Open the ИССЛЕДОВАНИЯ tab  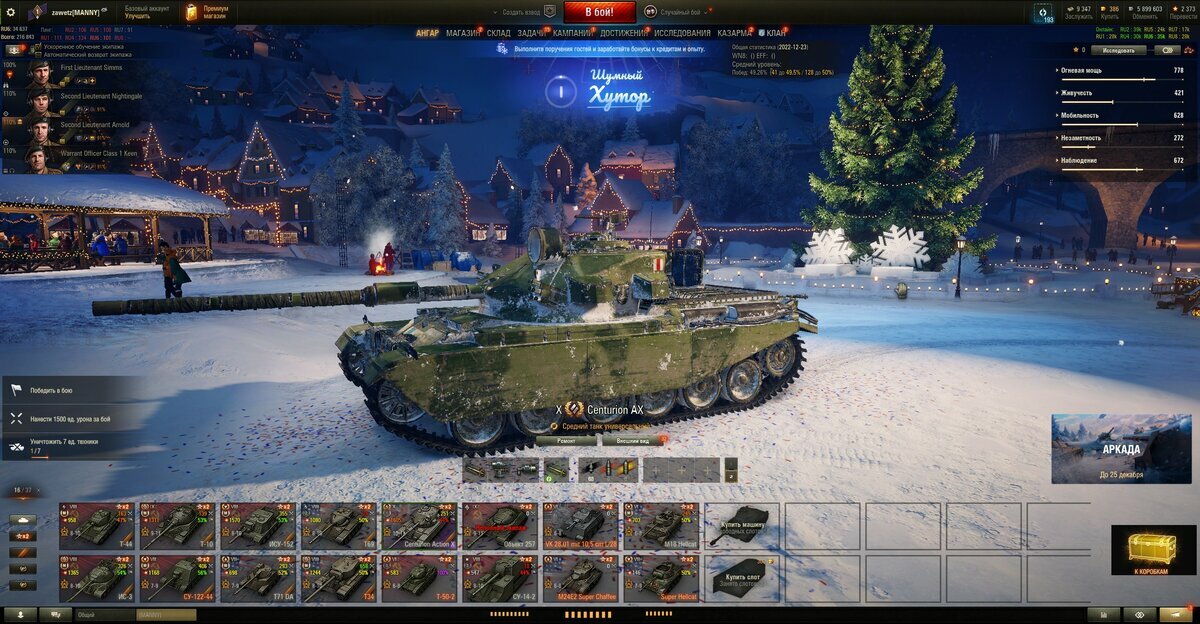pos(682,33)
